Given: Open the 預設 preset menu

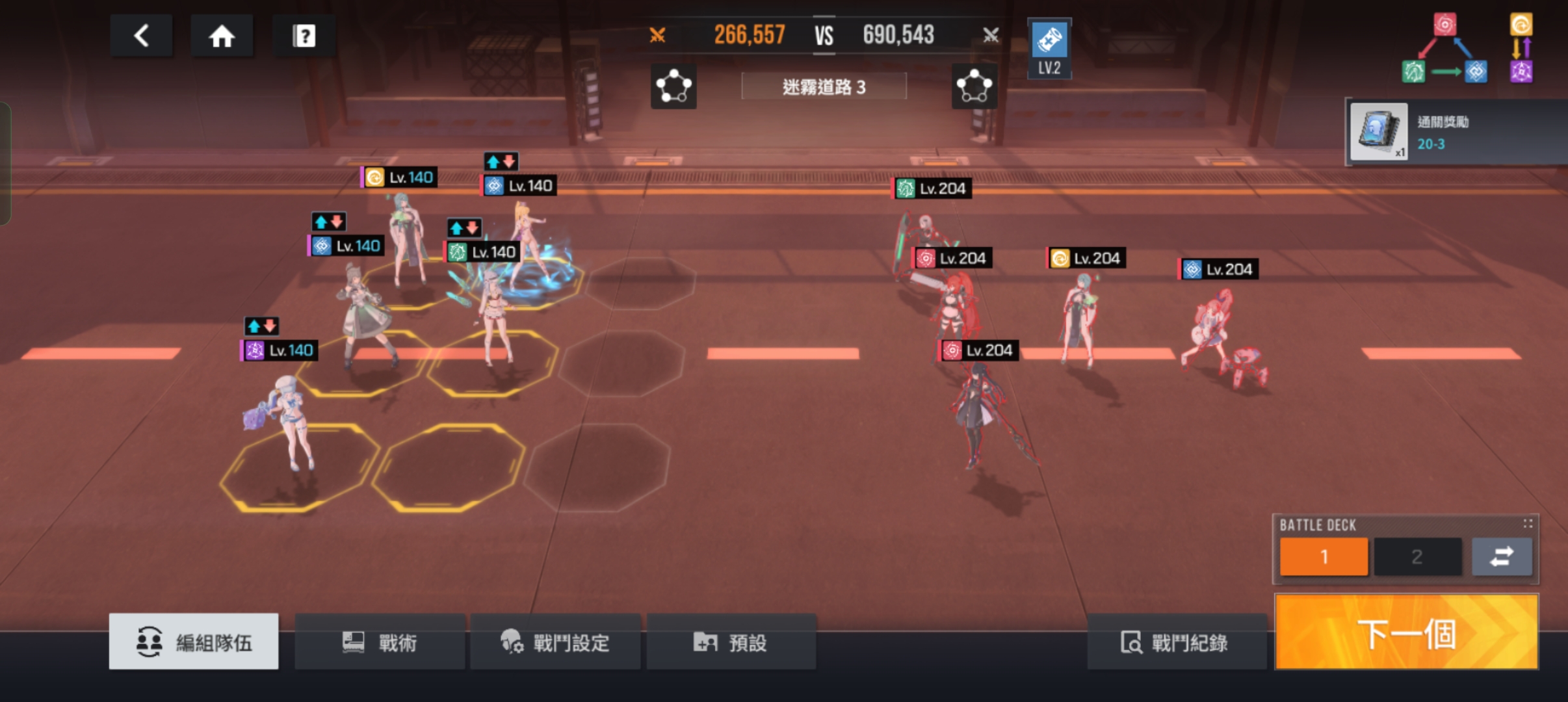Looking at the screenshot, I should tap(731, 642).
